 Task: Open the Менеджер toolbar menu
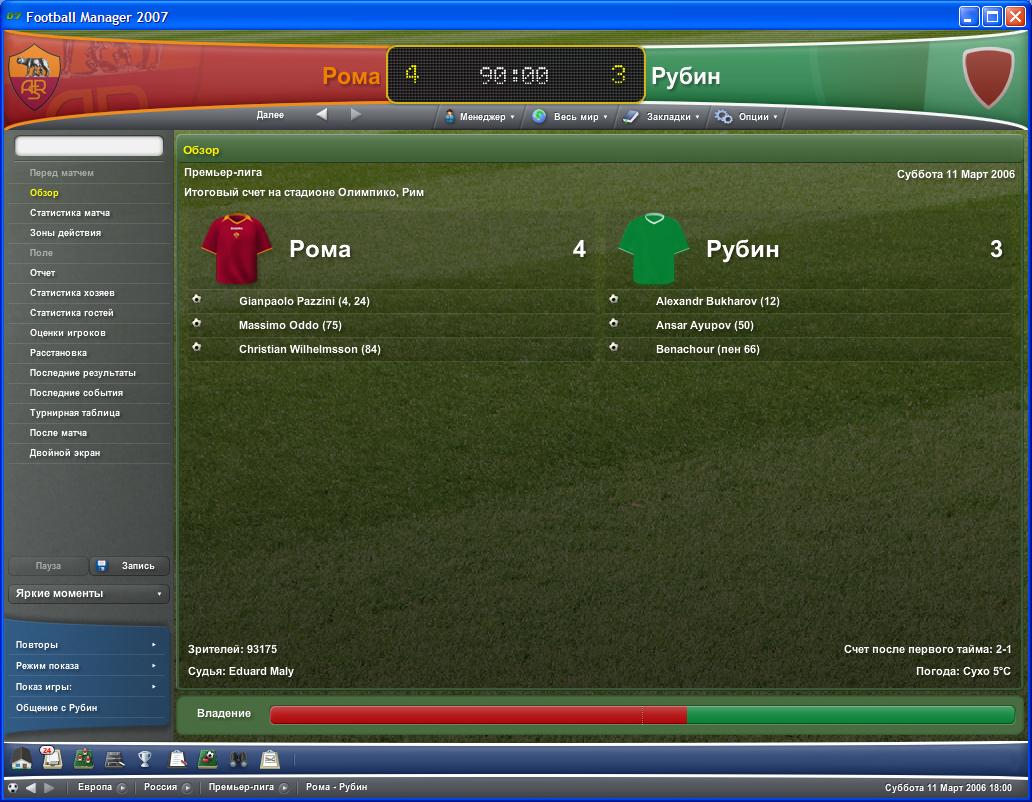481,117
